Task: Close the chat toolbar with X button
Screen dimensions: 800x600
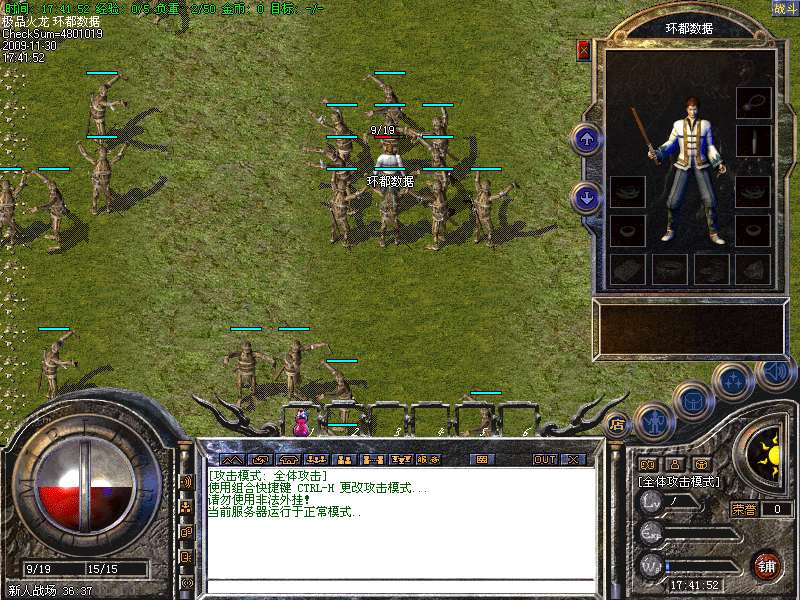Action: click(572, 460)
